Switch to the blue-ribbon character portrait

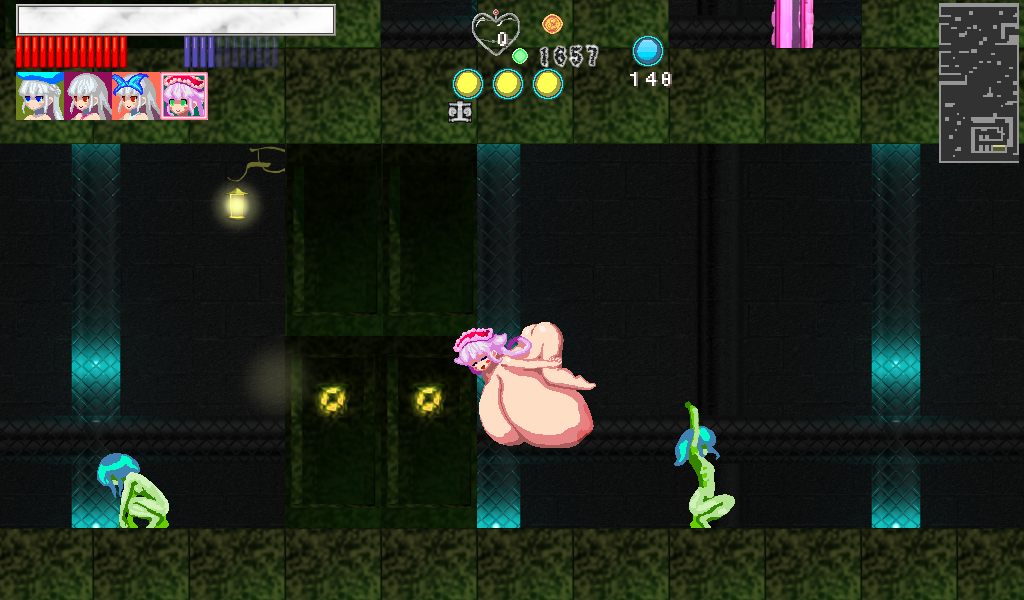coord(136,96)
